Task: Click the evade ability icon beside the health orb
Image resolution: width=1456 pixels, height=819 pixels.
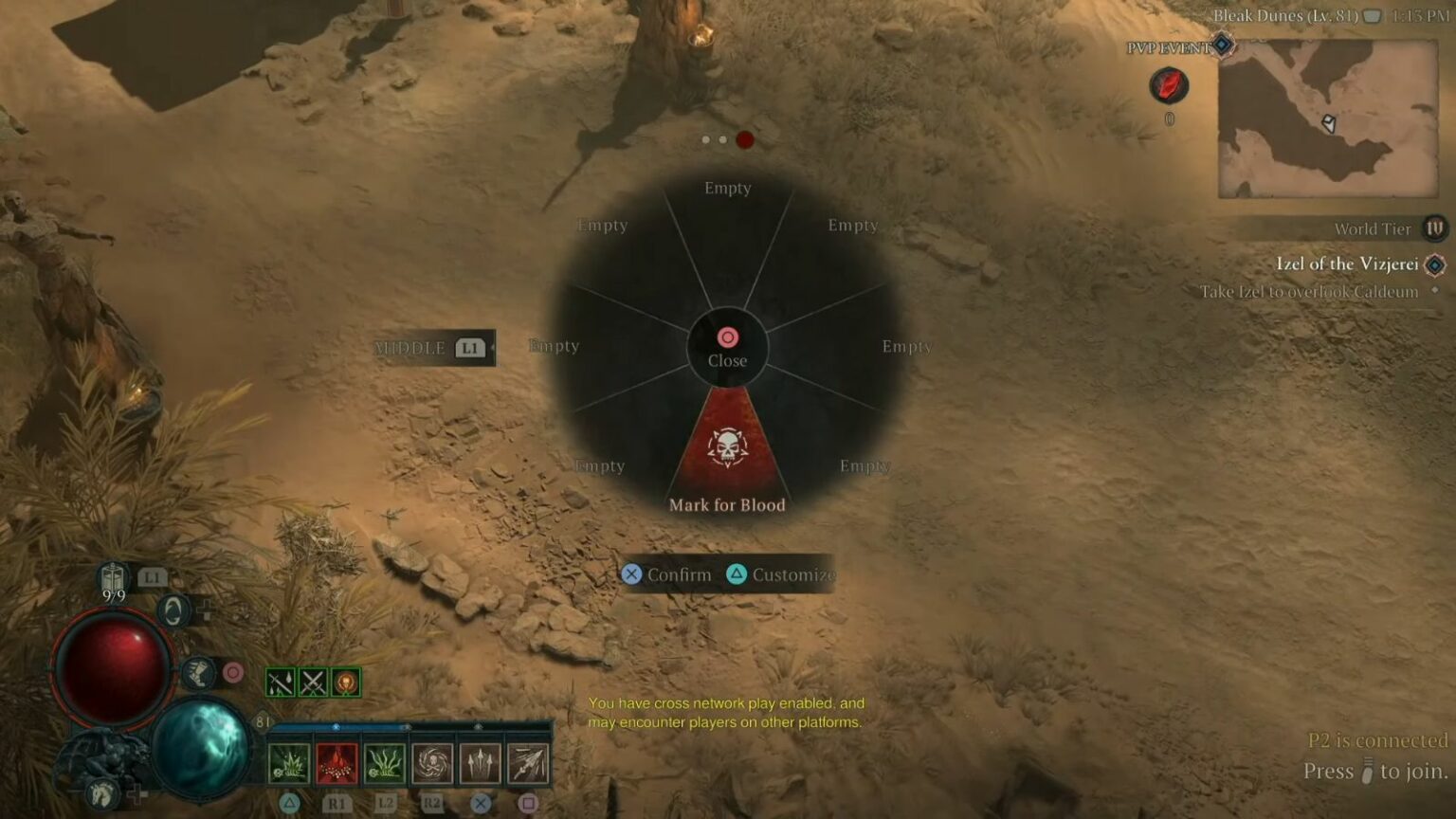Action: (x=175, y=610)
